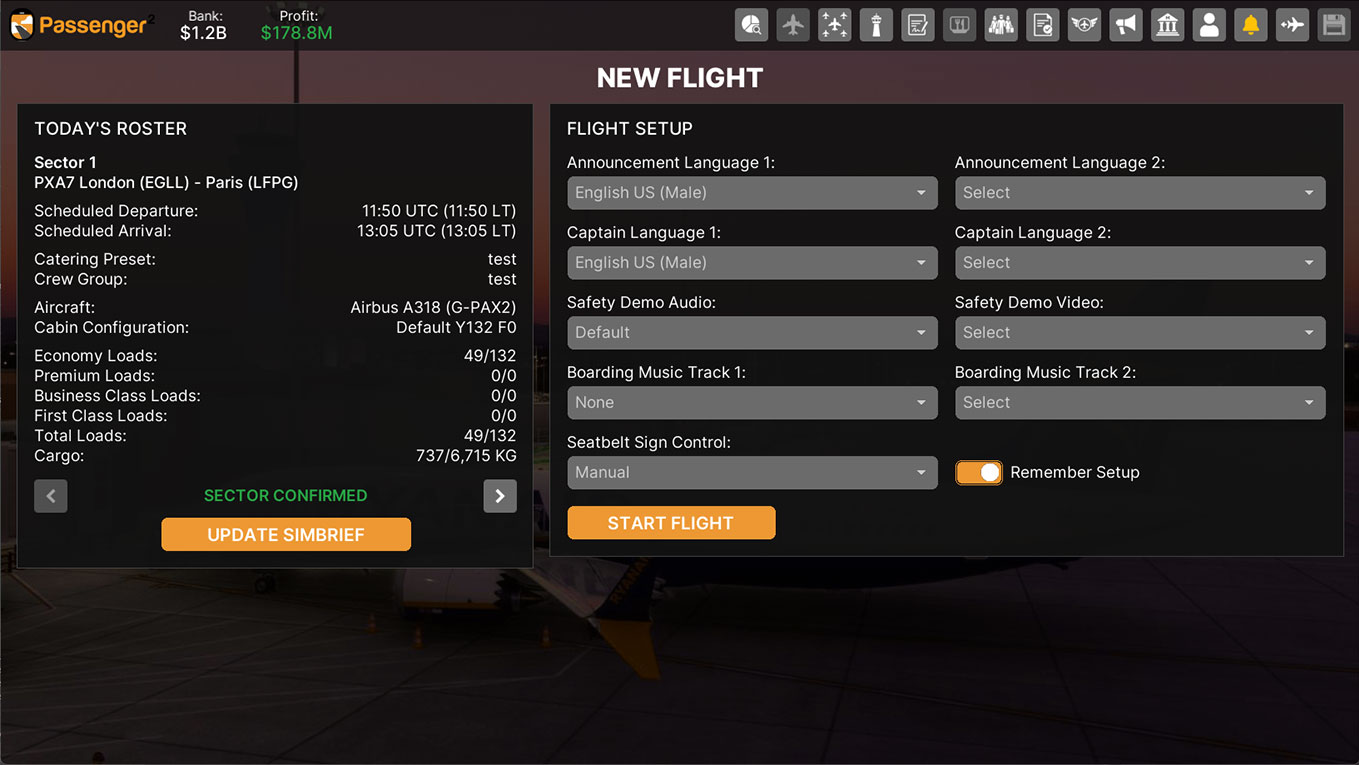
Task: Expand the Captain Language 1 dropdown
Action: coord(752,263)
